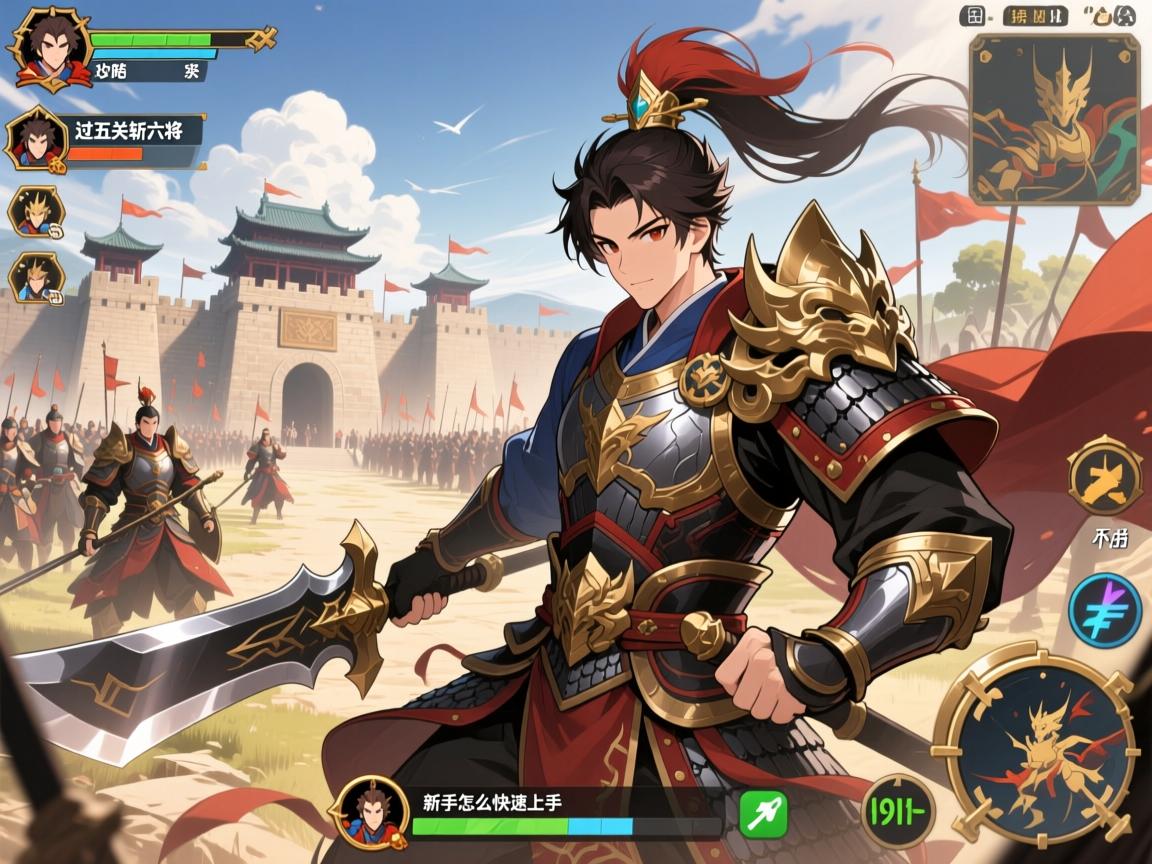Tap the round green-number counter button
The image size is (1152, 864).
tap(898, 811)
